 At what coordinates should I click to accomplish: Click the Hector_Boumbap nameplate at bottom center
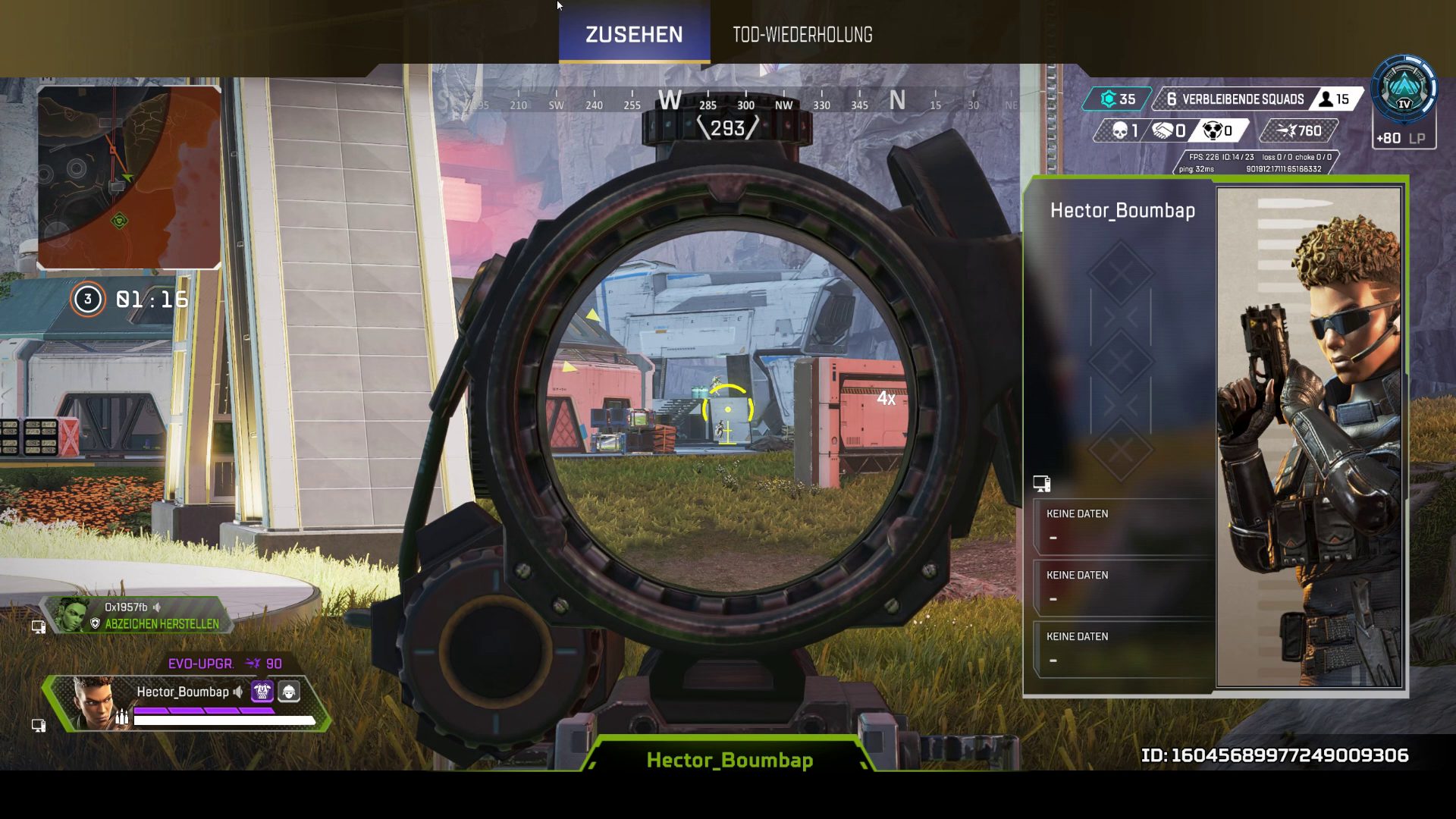click(730, 759)
